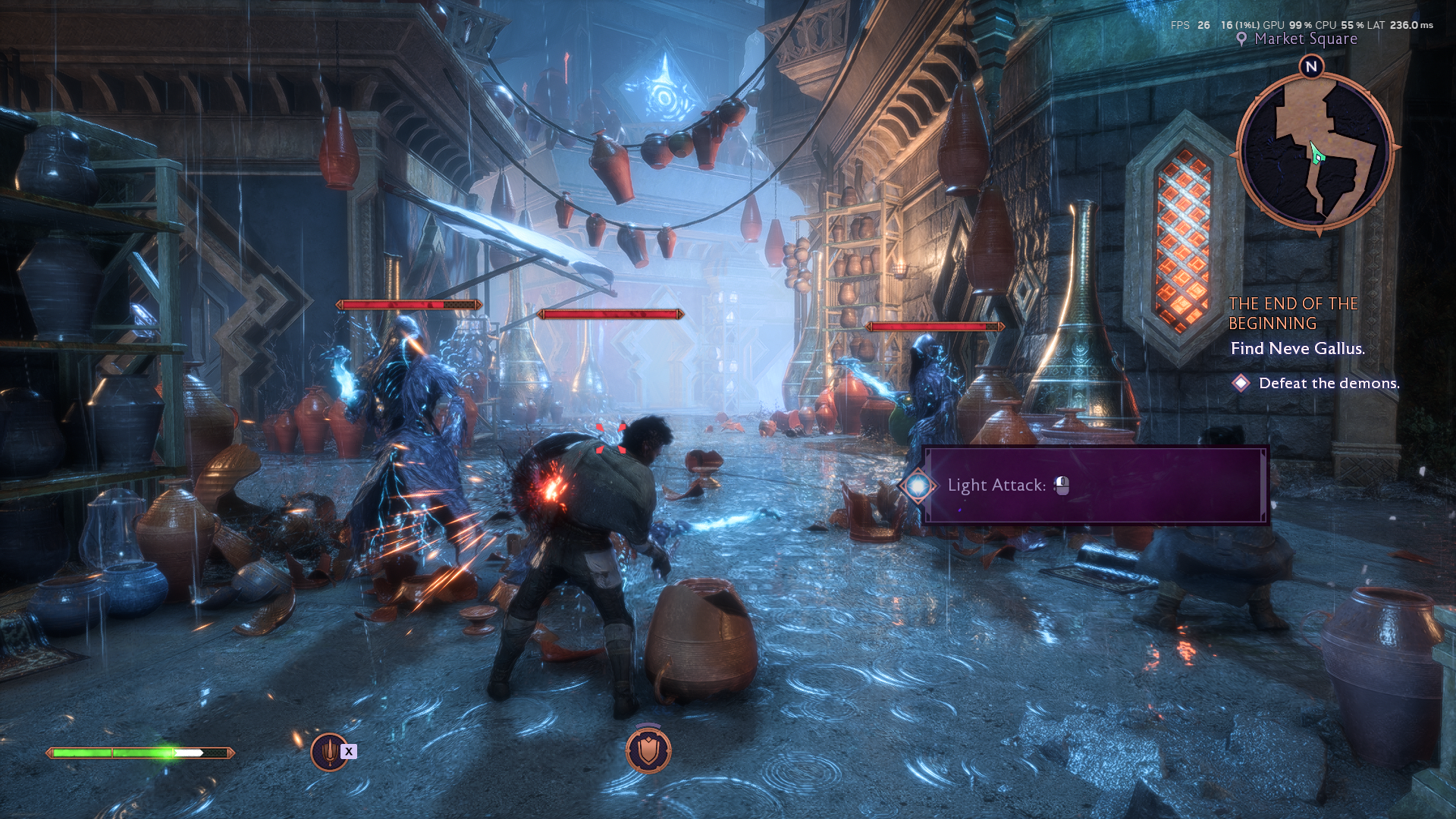This screenshot has height=819, width=1456.
Task: Click the north compass marker on minimap
Action: pos(1311,67)
